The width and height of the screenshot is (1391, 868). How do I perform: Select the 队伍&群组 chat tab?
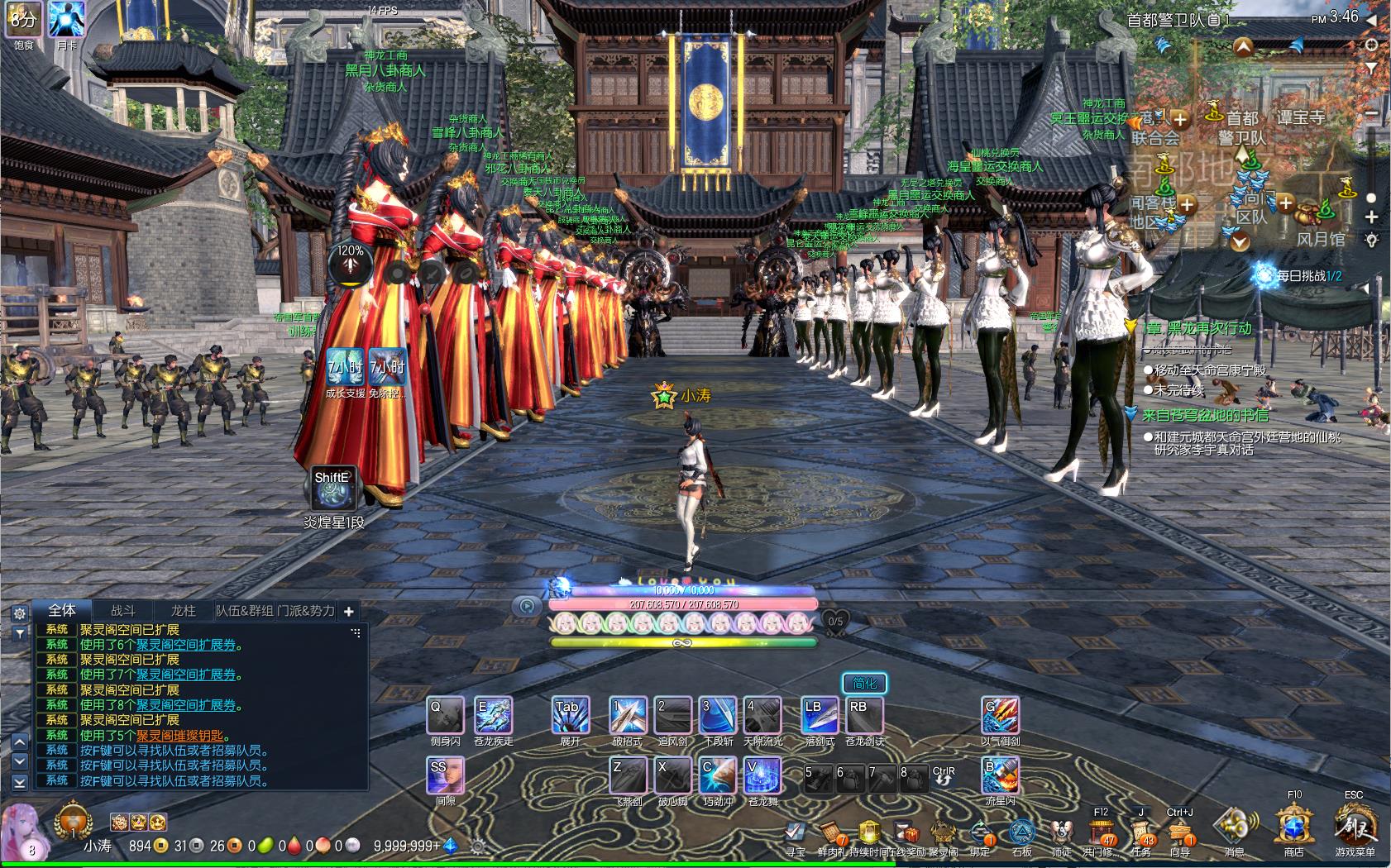point(244,611)
